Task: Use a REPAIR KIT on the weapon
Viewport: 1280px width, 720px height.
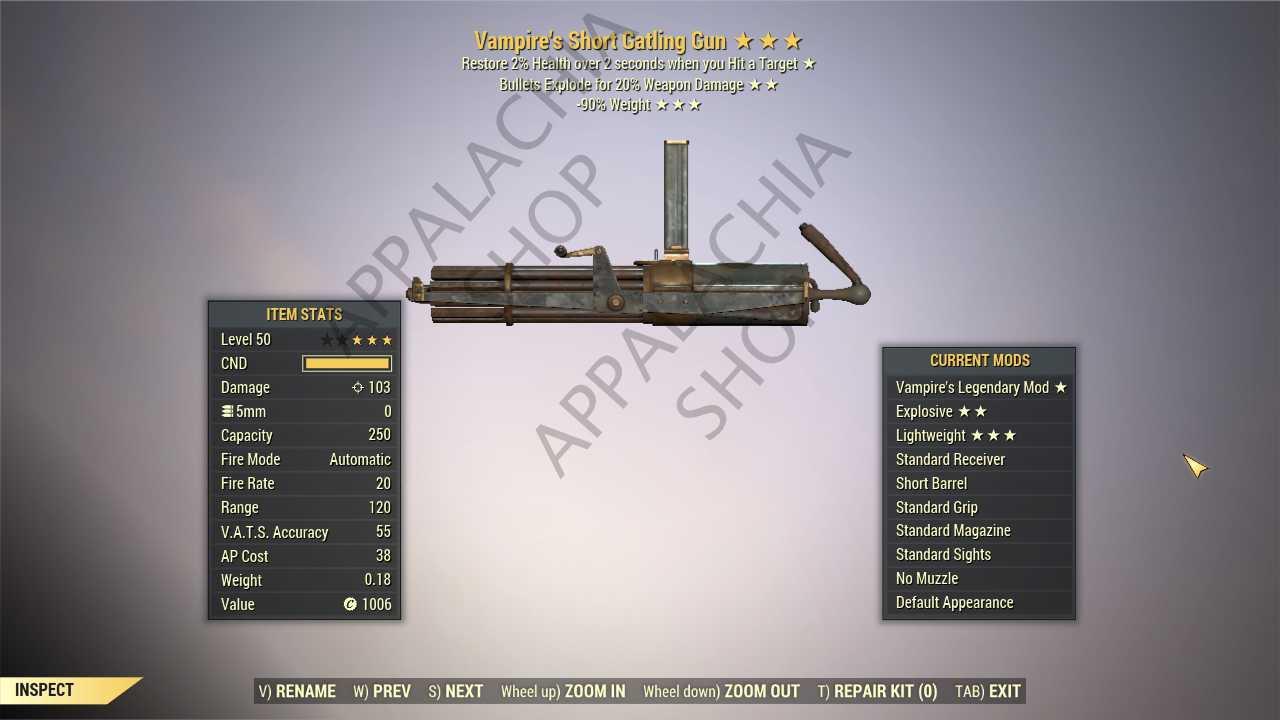Action: [x=877, y=691]
